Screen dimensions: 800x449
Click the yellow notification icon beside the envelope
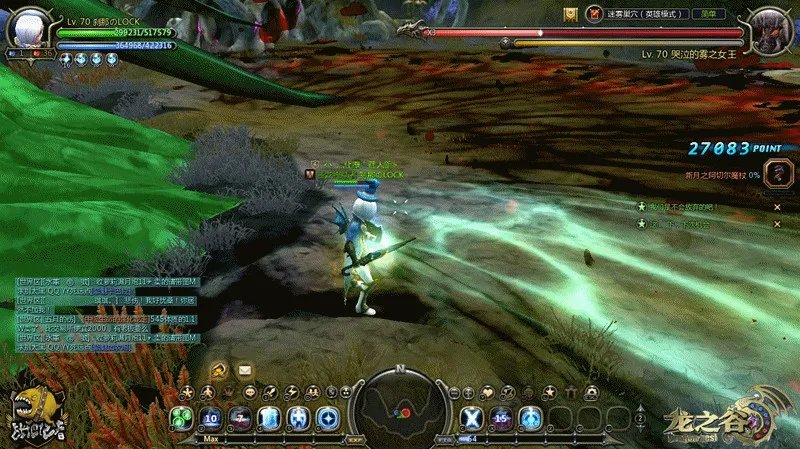pyautogui.click(x=217, y=371)
